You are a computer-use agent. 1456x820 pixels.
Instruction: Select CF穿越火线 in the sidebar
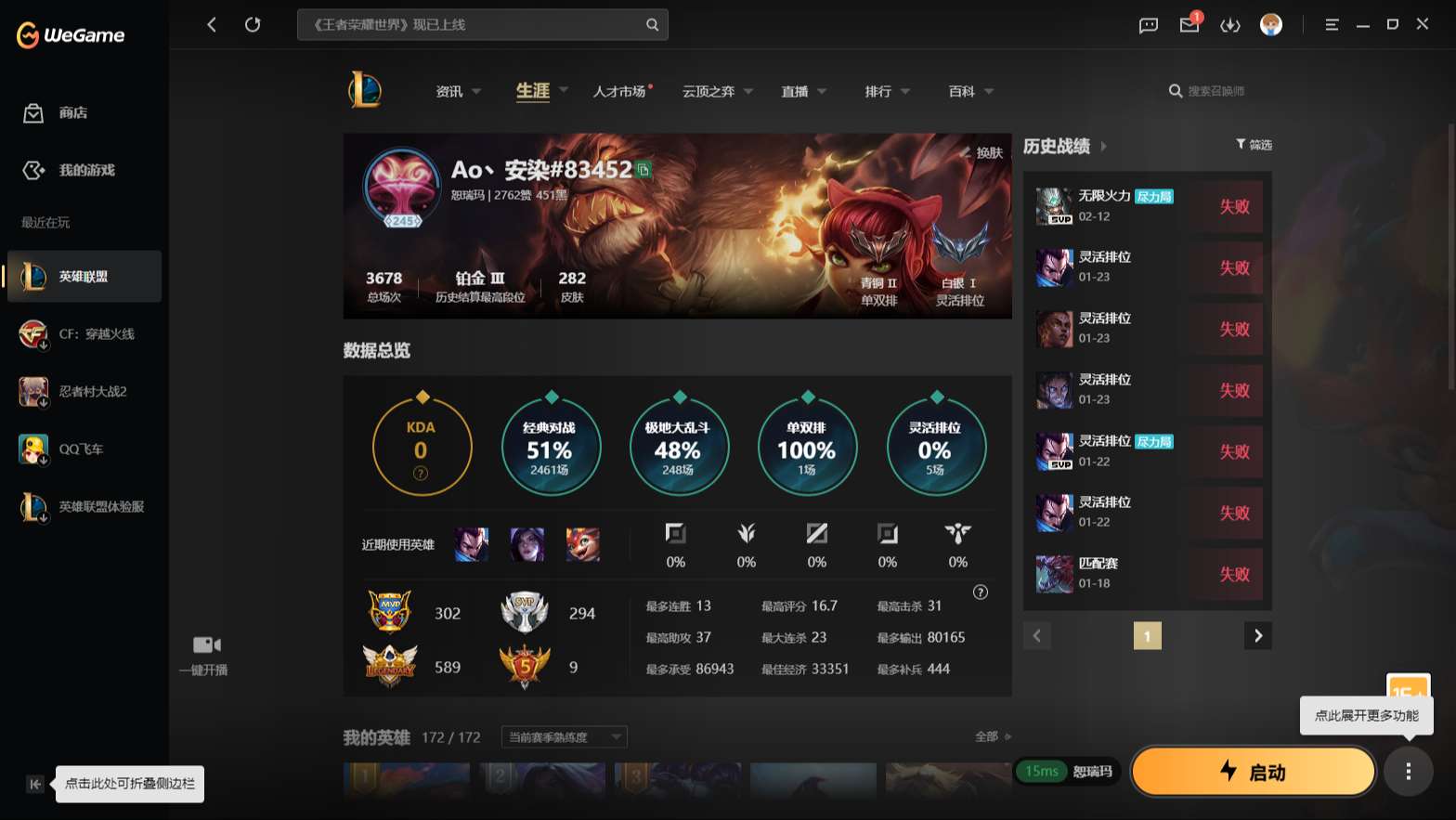[x=84, y=333]
